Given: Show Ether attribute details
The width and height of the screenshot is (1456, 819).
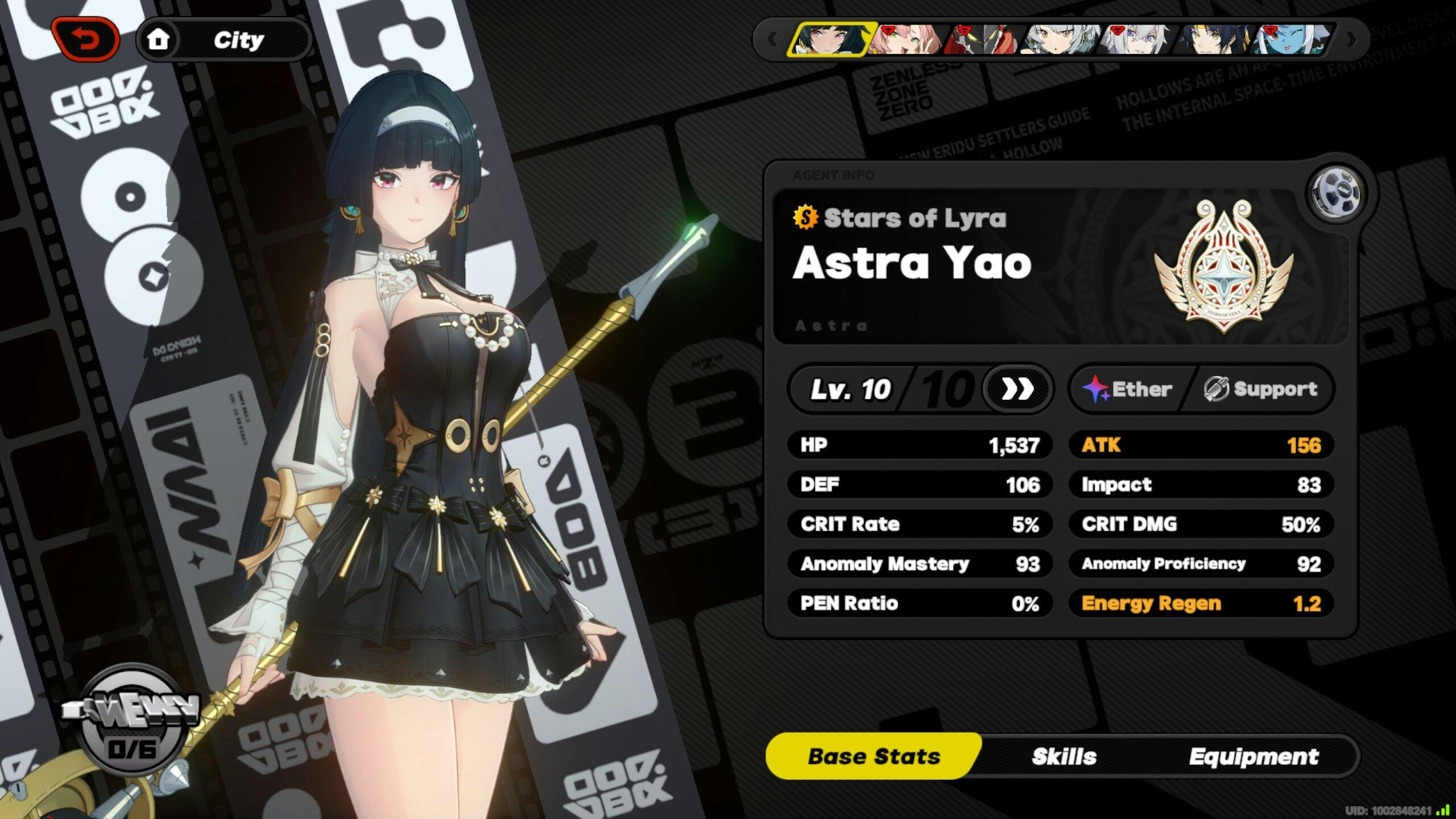Looking at the screenshot, I should (1128, 390).
